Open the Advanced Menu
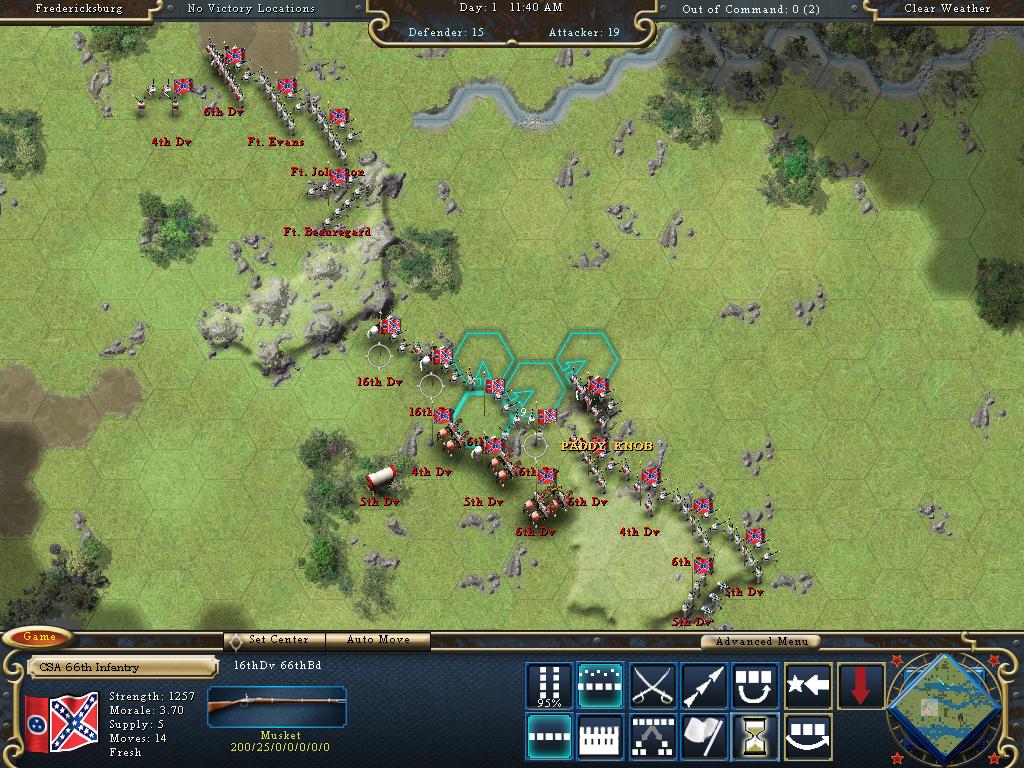1024x768 pixels. pos(760,641)
